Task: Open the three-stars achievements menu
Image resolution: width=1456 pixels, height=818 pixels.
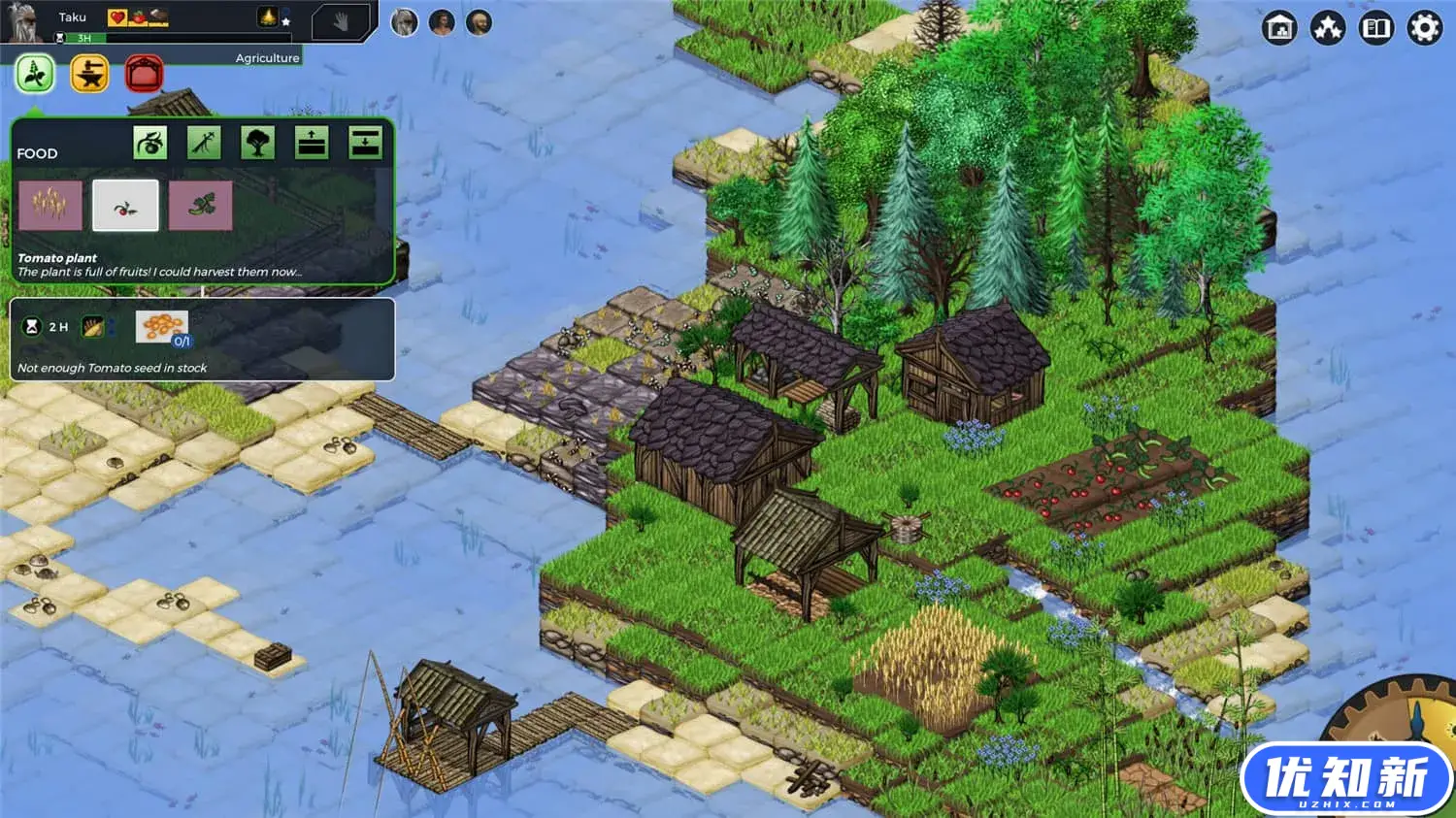Action: coord(1328,28)
